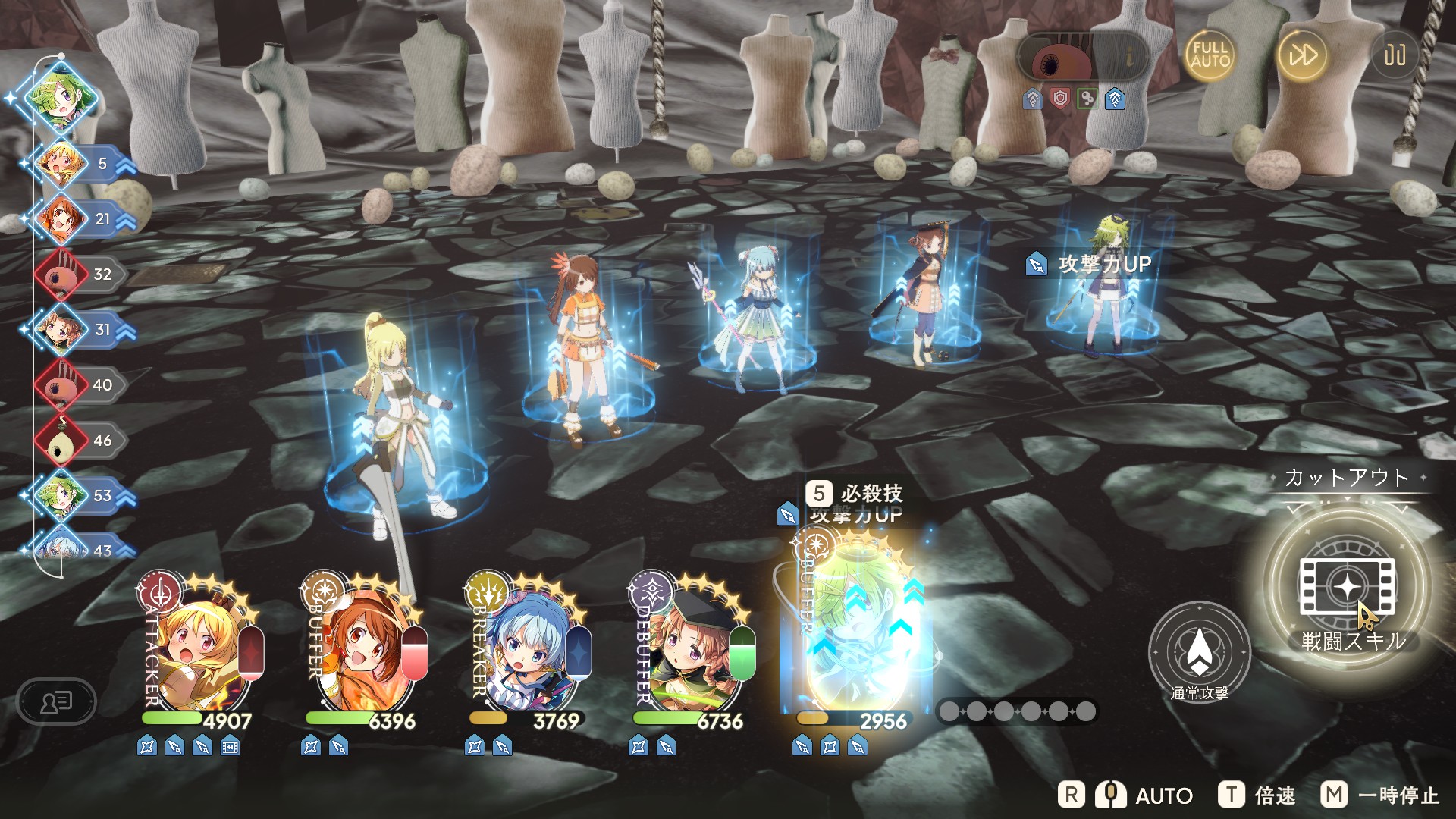The image size is (1456, 819).
Task: Open the party status panel button
Action: click(56, 701)
